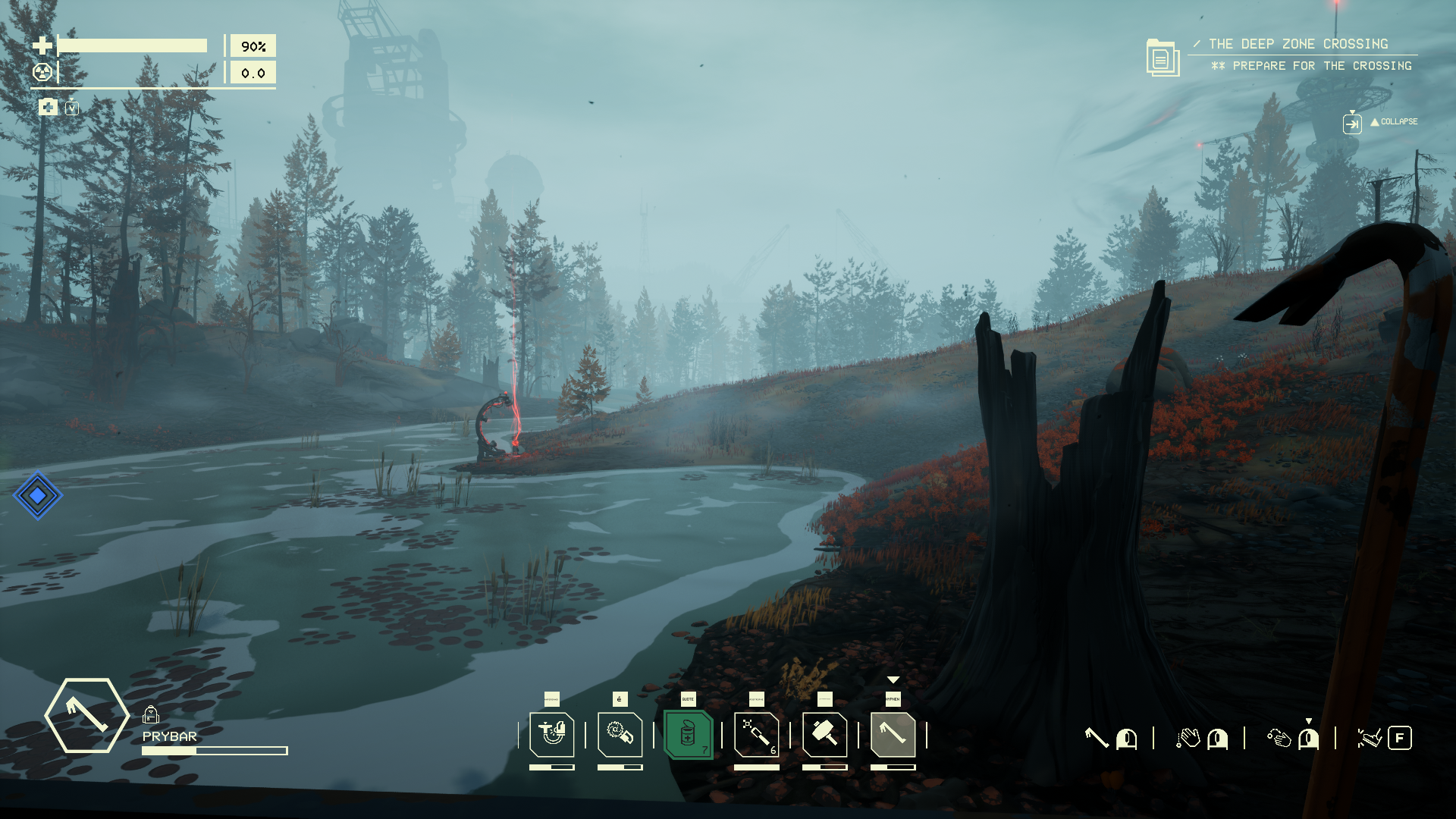Select the prybar slot in the hotbar
Viewport: 1456px width, 819px height.
tap(893, 734)
